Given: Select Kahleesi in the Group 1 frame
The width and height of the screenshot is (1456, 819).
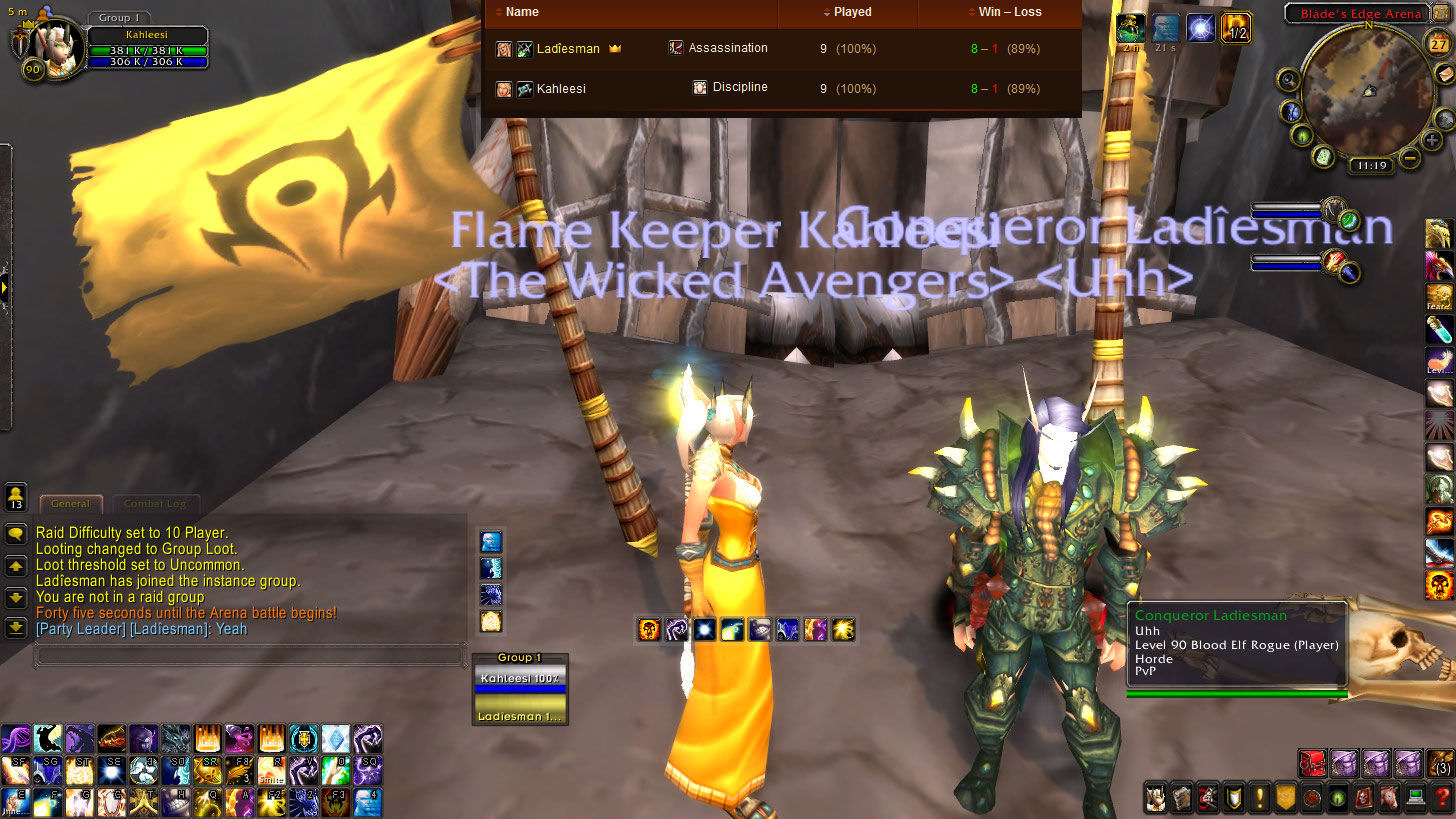Looking at the screenshot, I should click(x=520, y=679).
